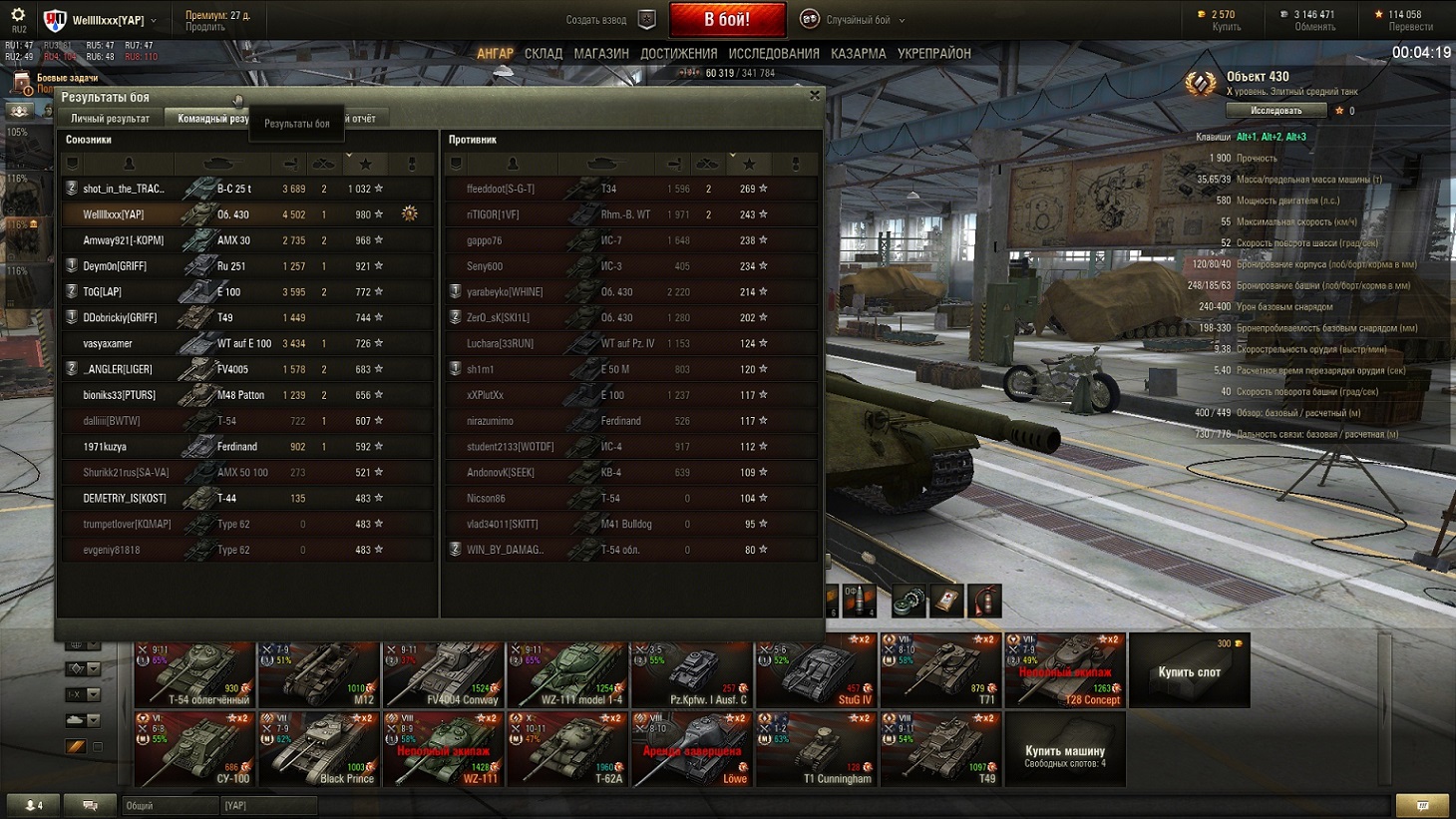Select the StuG IV tank in carousel
The width and height of the screenshot is (1456, 819).
click(x=815, y=673)
